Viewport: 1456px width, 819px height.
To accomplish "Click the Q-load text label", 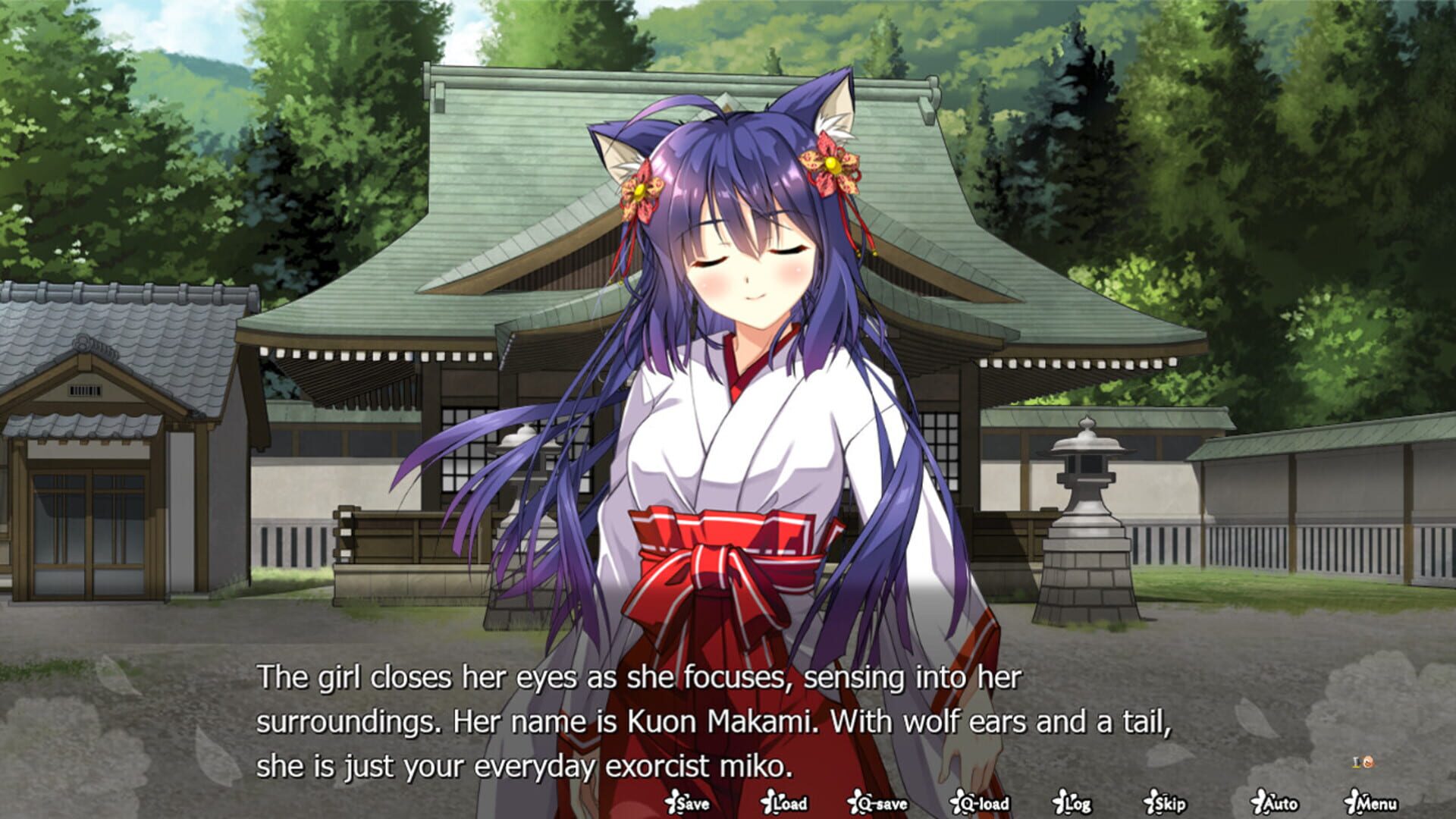I will click(984, 802).
